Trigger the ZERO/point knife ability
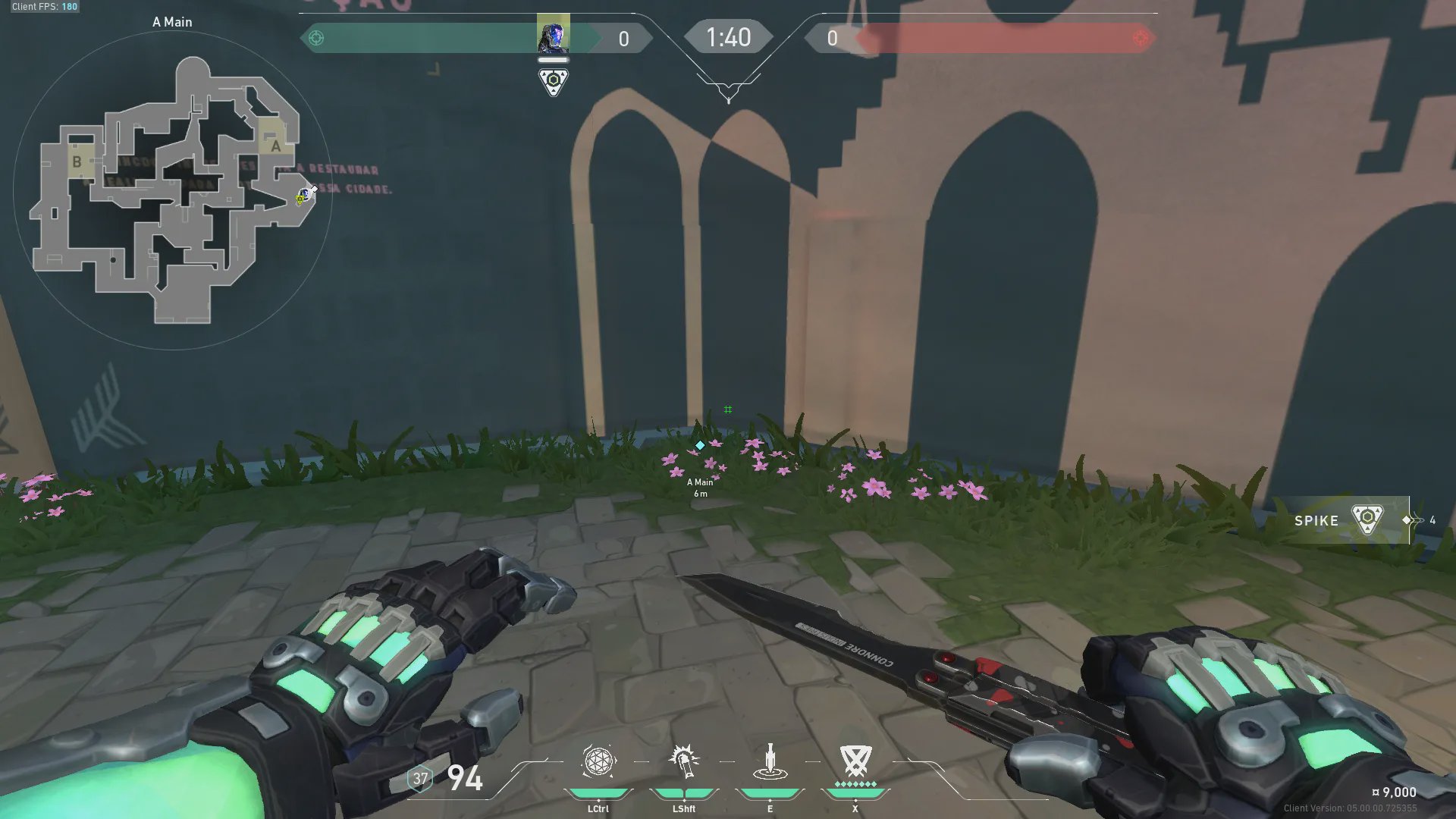The height and width of the screenshot is (819, 1456). (x=770, y=761)
